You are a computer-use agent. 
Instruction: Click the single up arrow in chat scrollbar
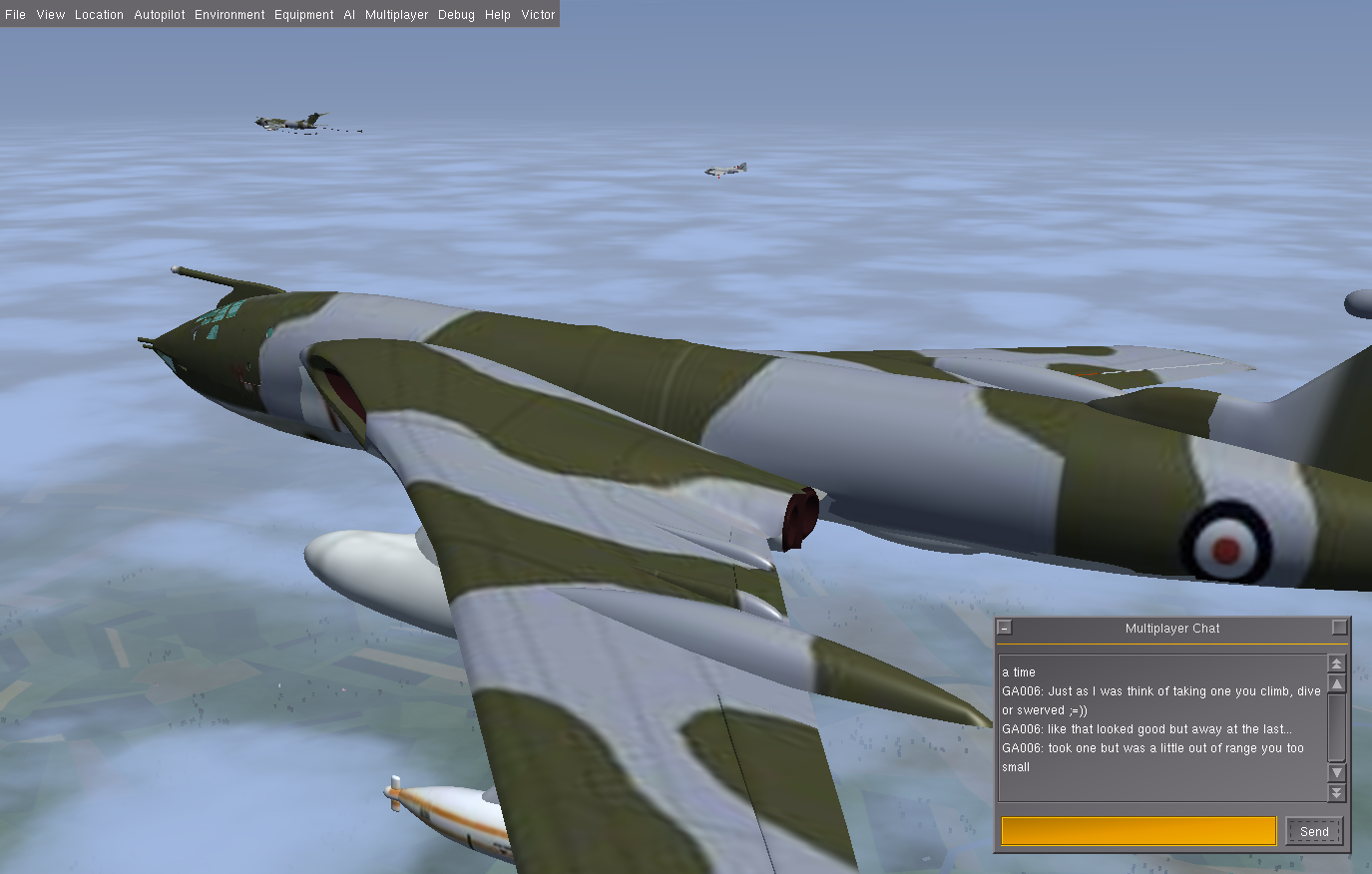pos(1337,683)
